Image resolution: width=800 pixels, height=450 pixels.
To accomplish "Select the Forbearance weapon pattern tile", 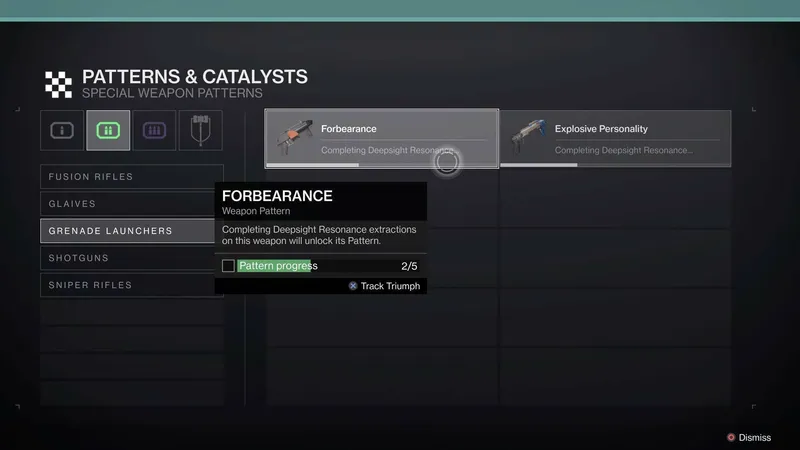I will tap(381, 138).
